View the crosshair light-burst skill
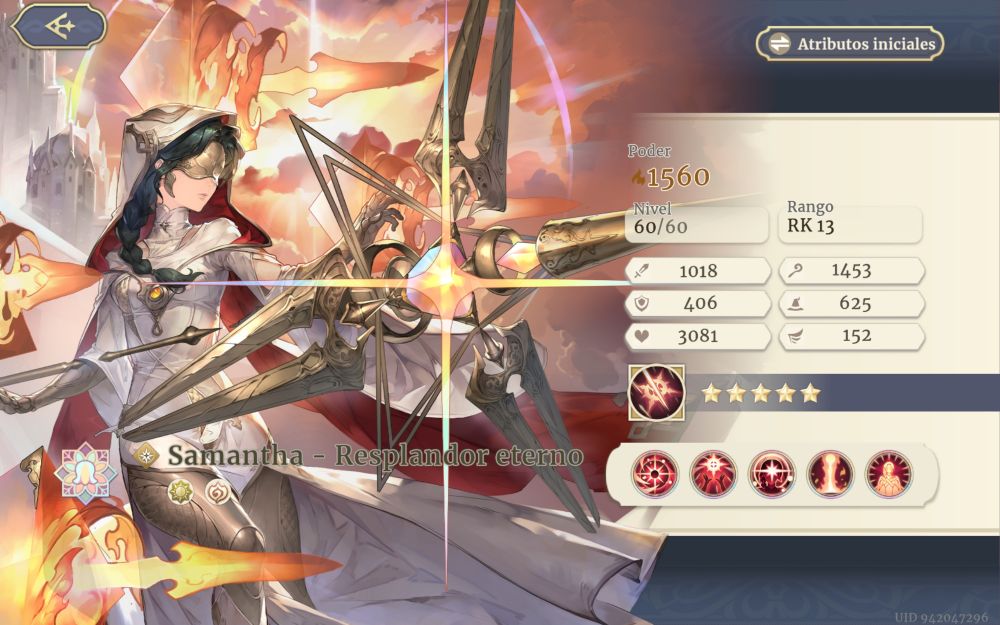This screenshot has width=1000, height=625. click(x=713, y=473)
